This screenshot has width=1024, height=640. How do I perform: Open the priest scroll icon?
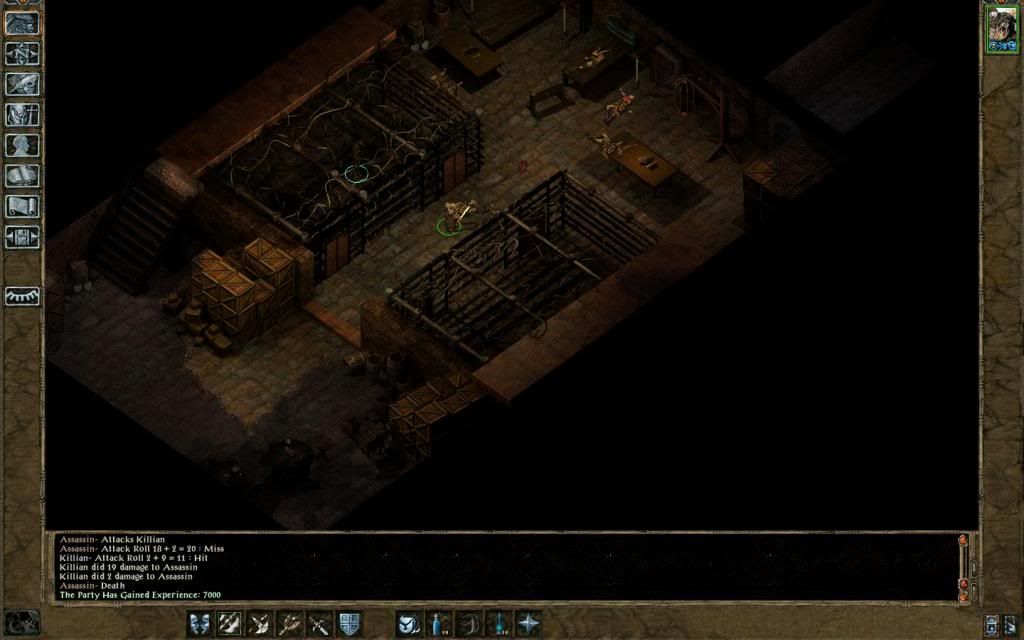(x=22, y=207)
